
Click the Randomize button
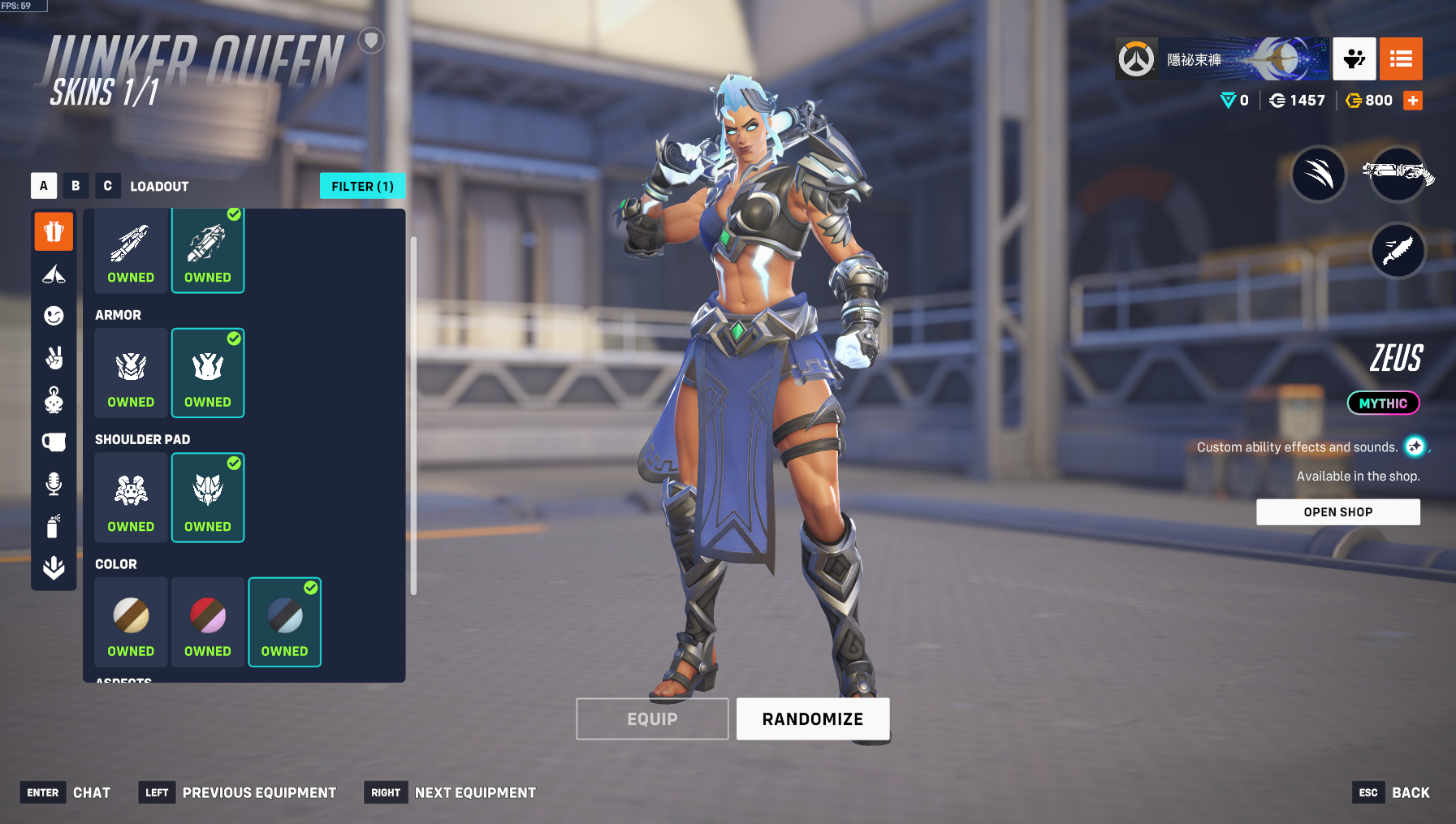click(x=812, y=718)
